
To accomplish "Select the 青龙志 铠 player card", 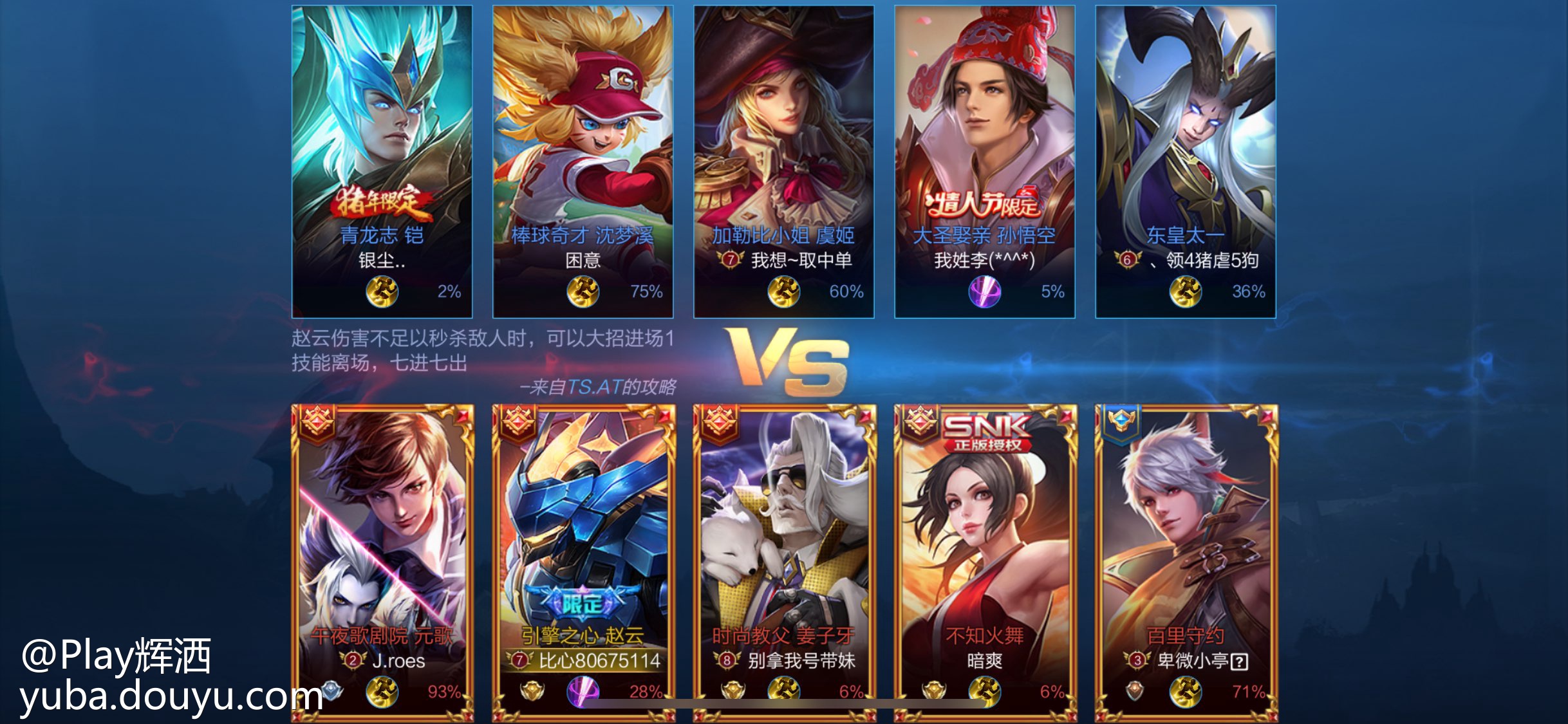I will tap(382, 161).
